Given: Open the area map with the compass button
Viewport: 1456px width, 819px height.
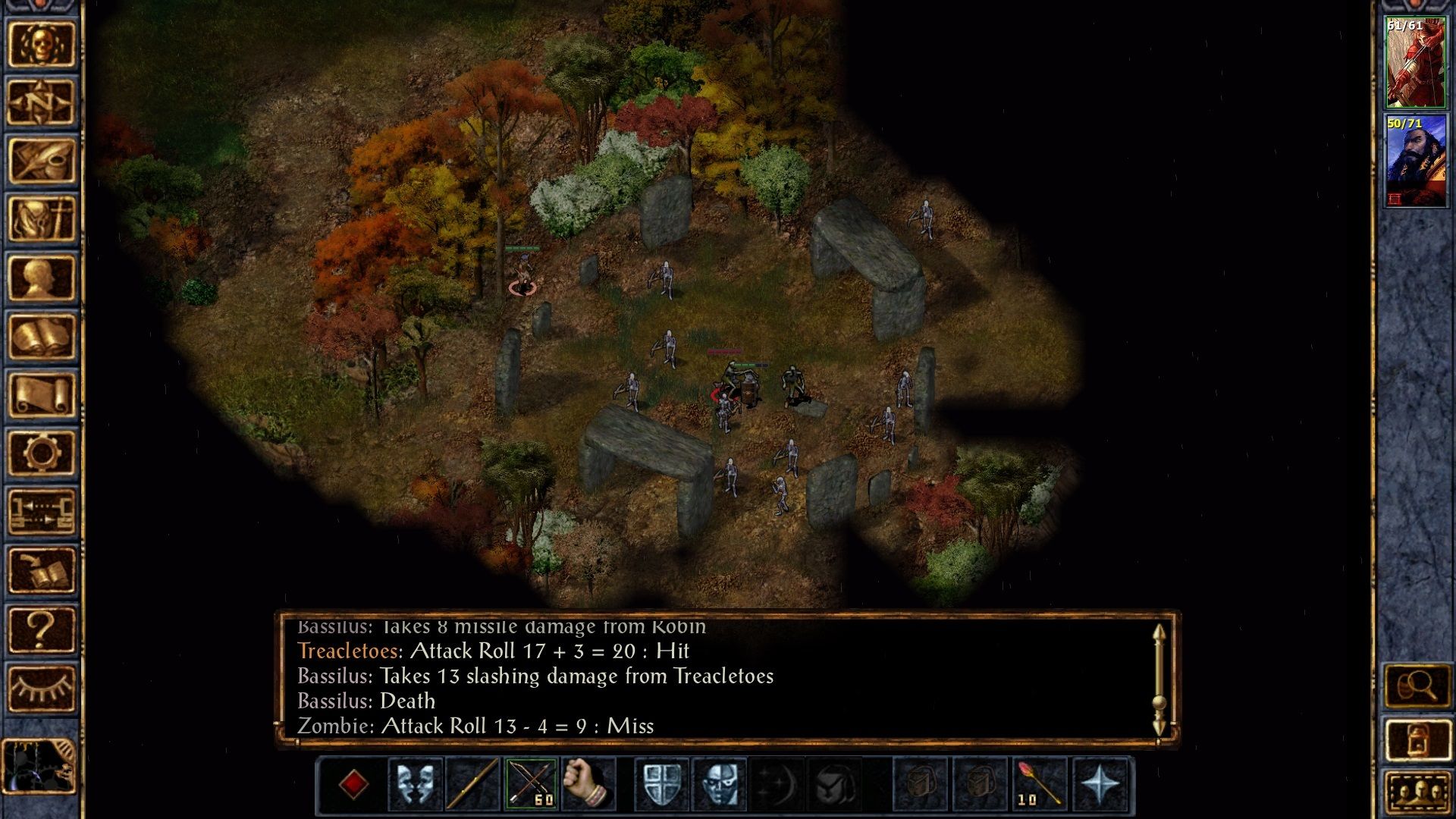Looking at the screenshot, I should coord(41,102).
